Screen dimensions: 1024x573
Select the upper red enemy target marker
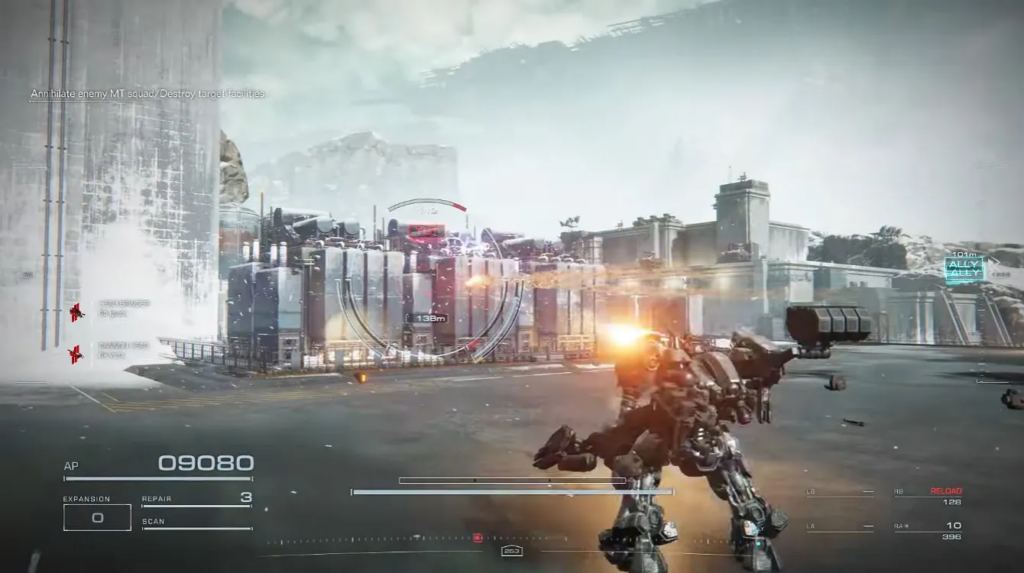76,313
